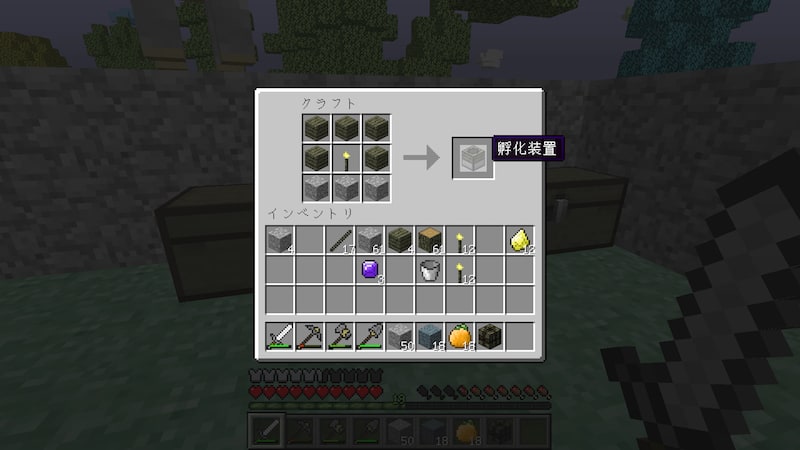Pick up the blue-gray block stack of 18
The image size is (800, 450).
coord(429,336)
